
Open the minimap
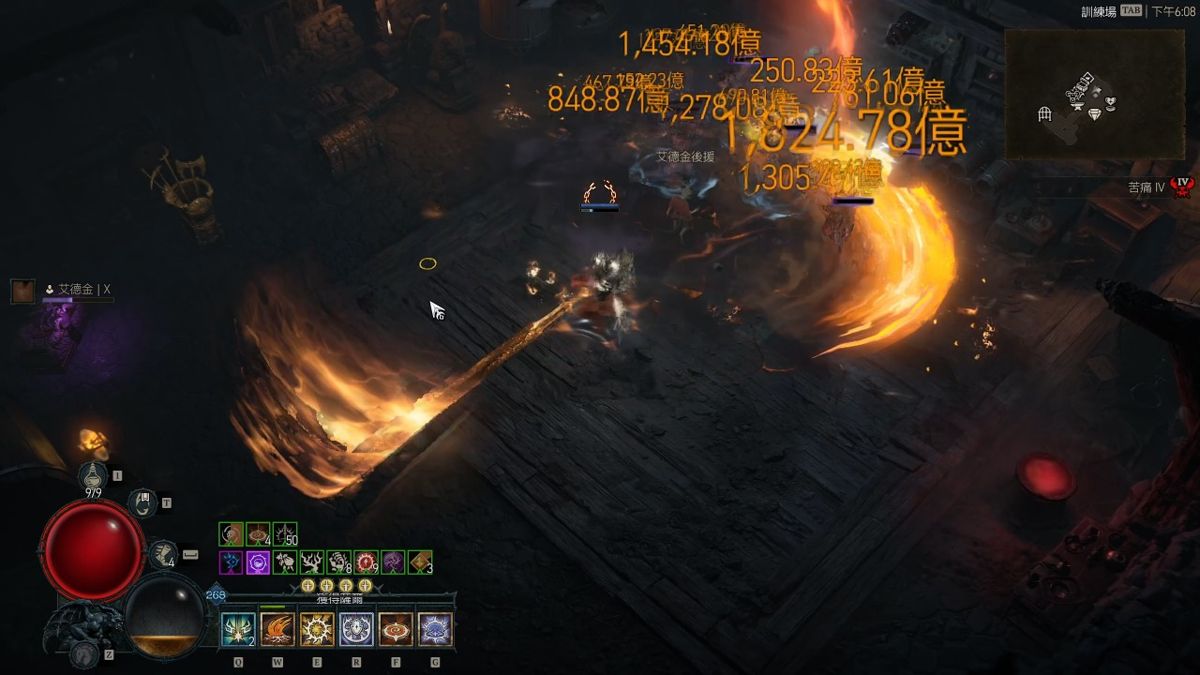(x=1094, y=93)
